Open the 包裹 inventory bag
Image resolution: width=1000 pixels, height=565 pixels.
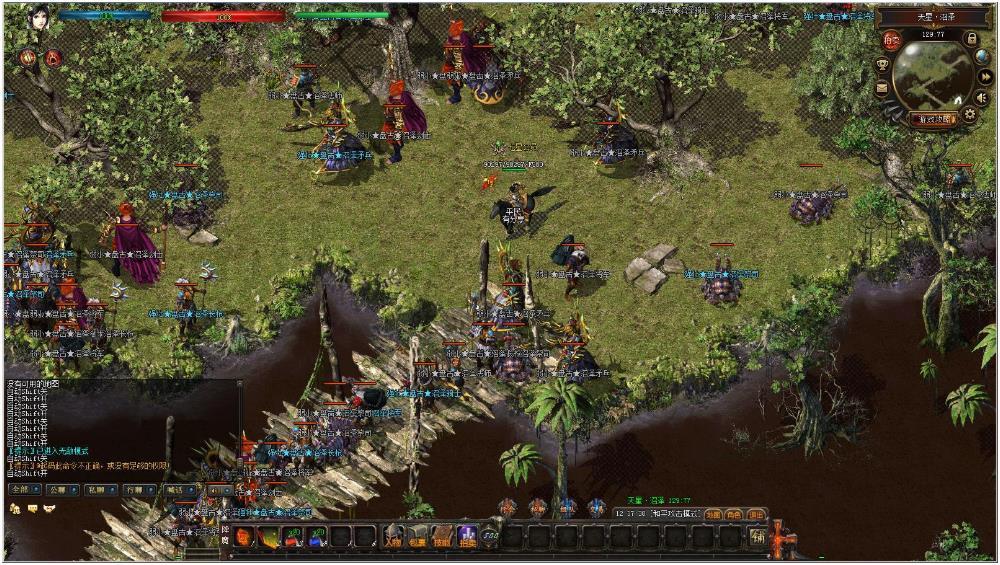[418, 537]
